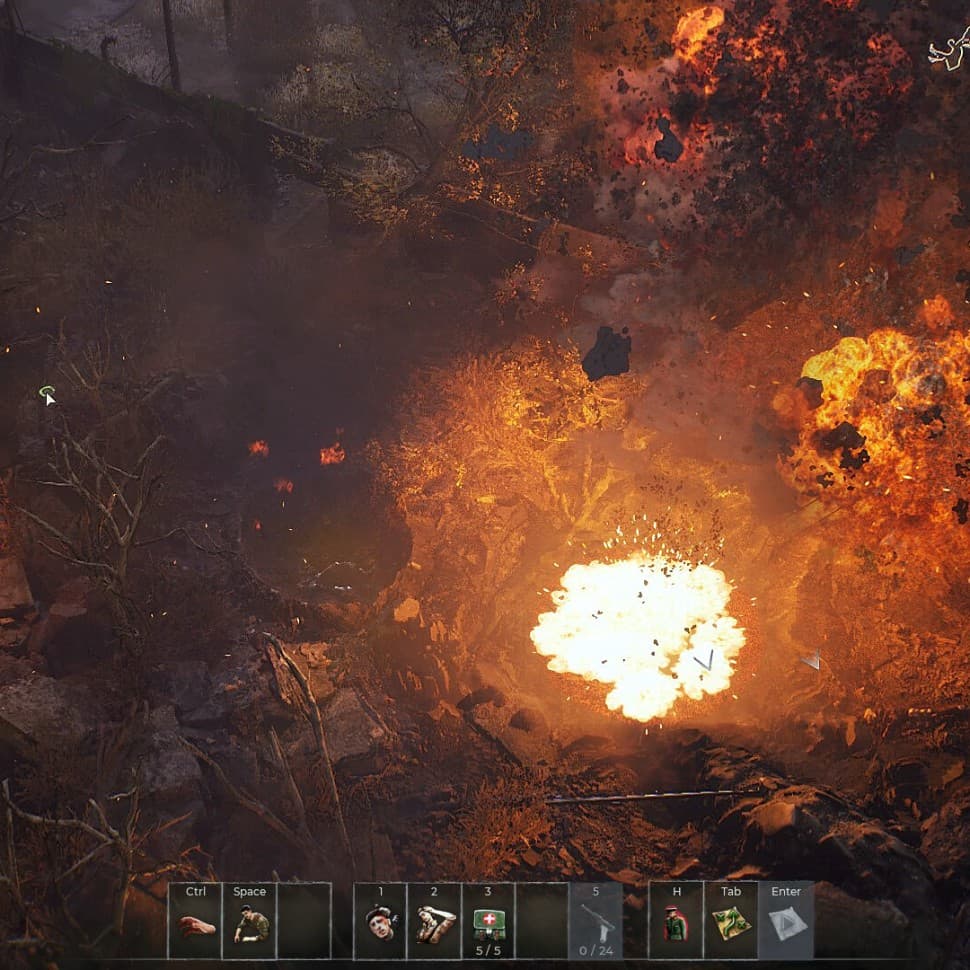Image resolution: width=970 pixels, height=970 pixels.
Task: Activate the crouching soldier action slot
Action: pos(250,922)
